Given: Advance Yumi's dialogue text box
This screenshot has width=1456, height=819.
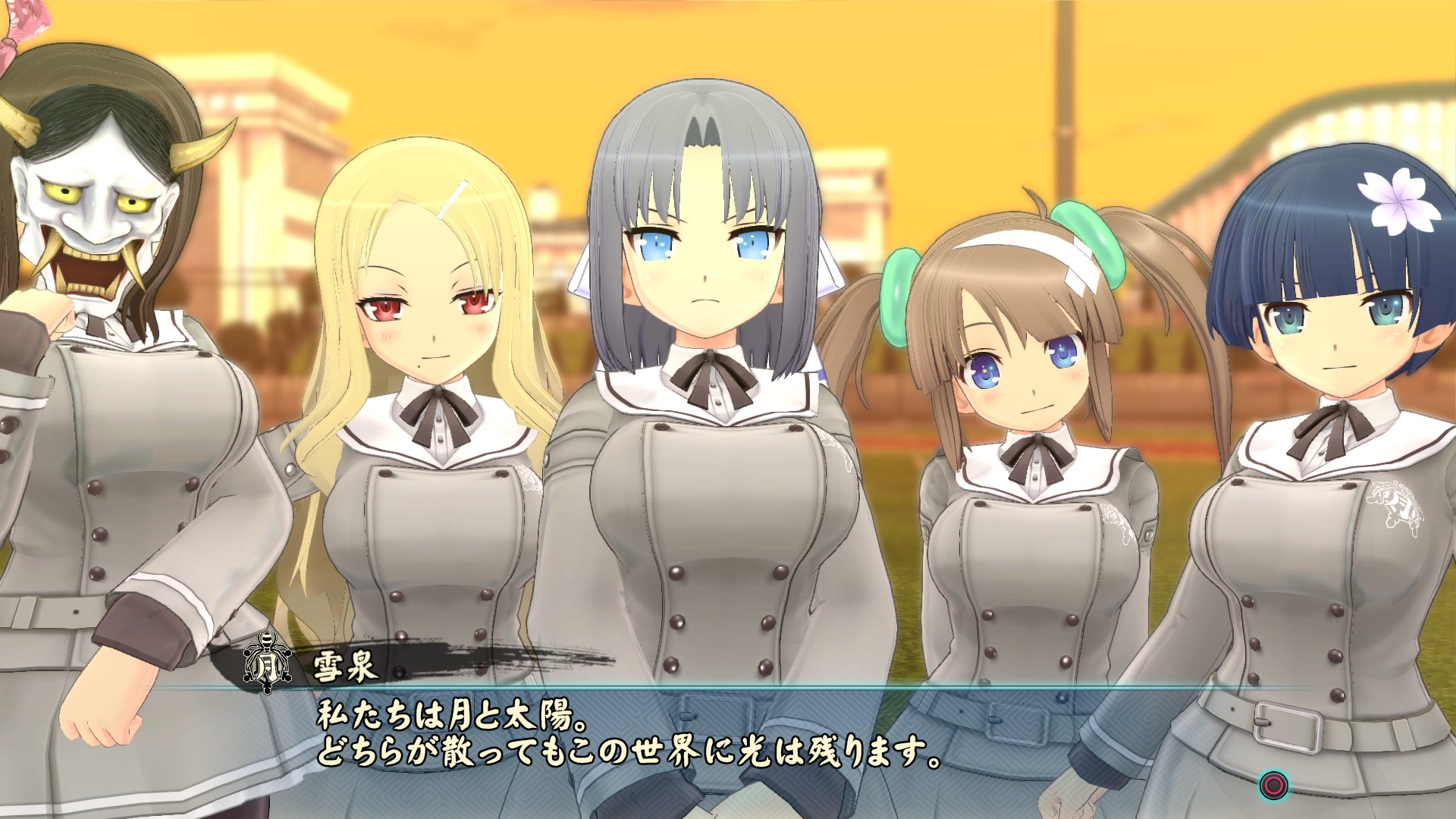Looking at the screenshot, I should click(x=1273, y=785).
